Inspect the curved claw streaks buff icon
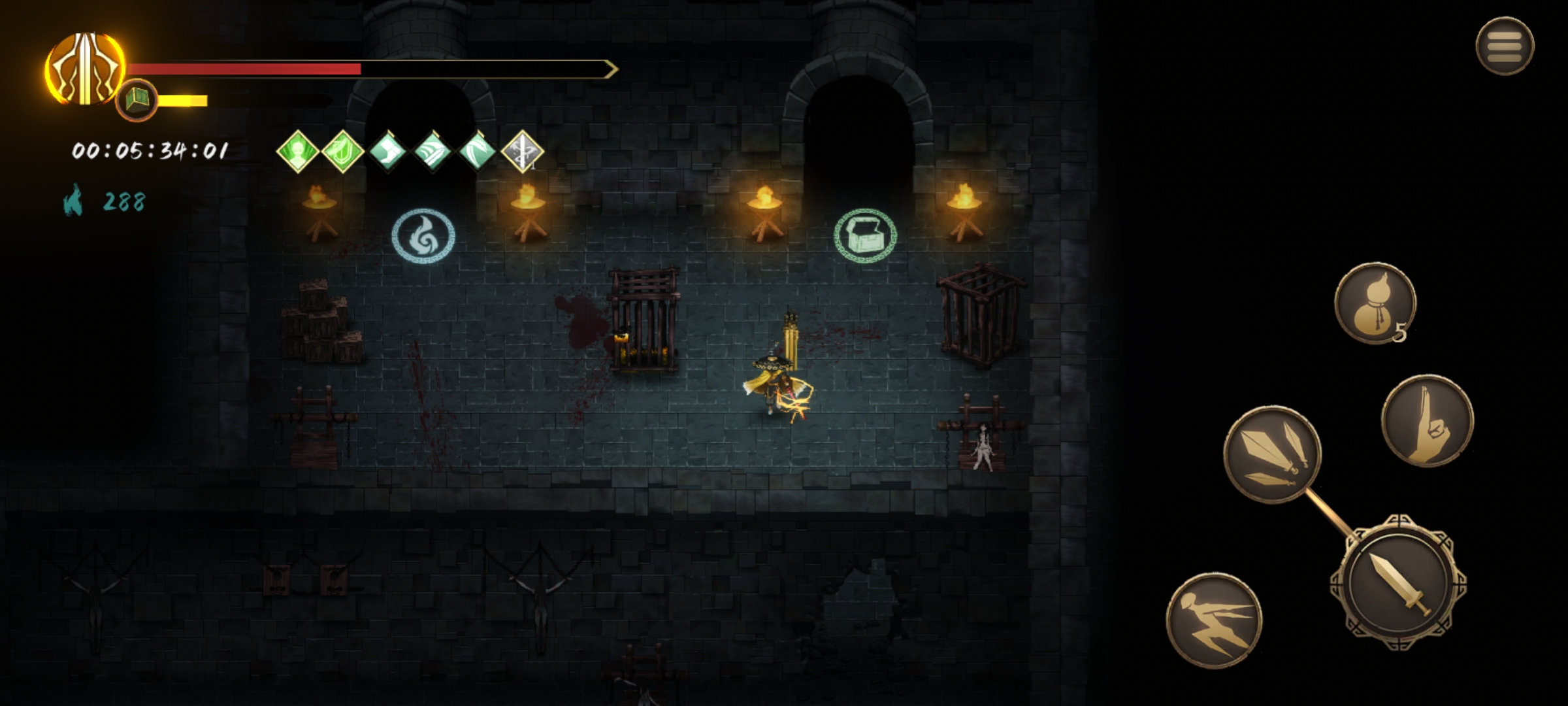Screen dimensions: 1568x706 tap(477, 152)
